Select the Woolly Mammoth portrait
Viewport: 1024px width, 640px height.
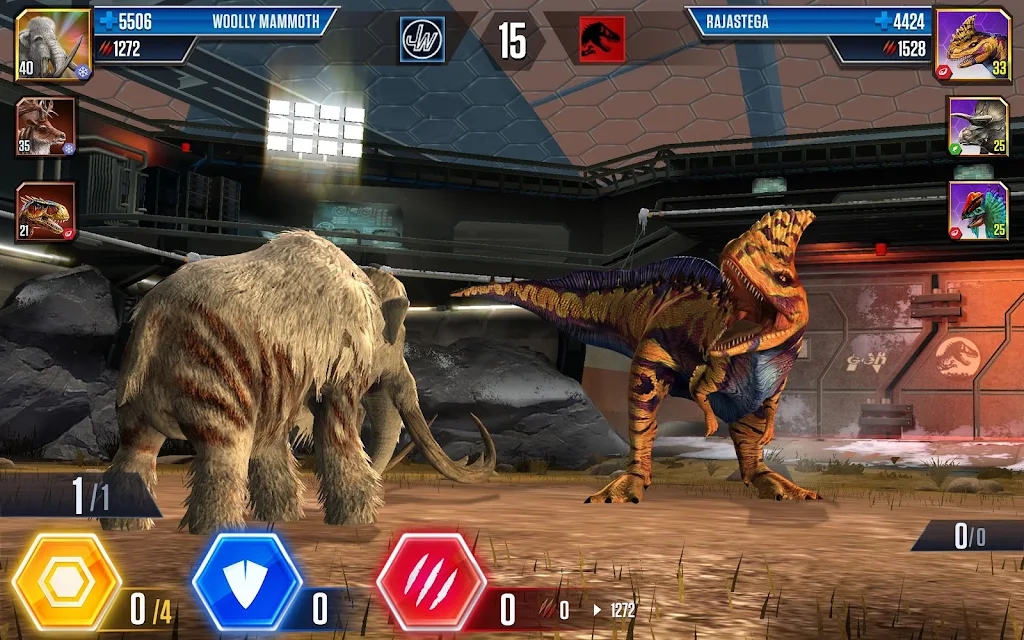click(x=53, y=44)
